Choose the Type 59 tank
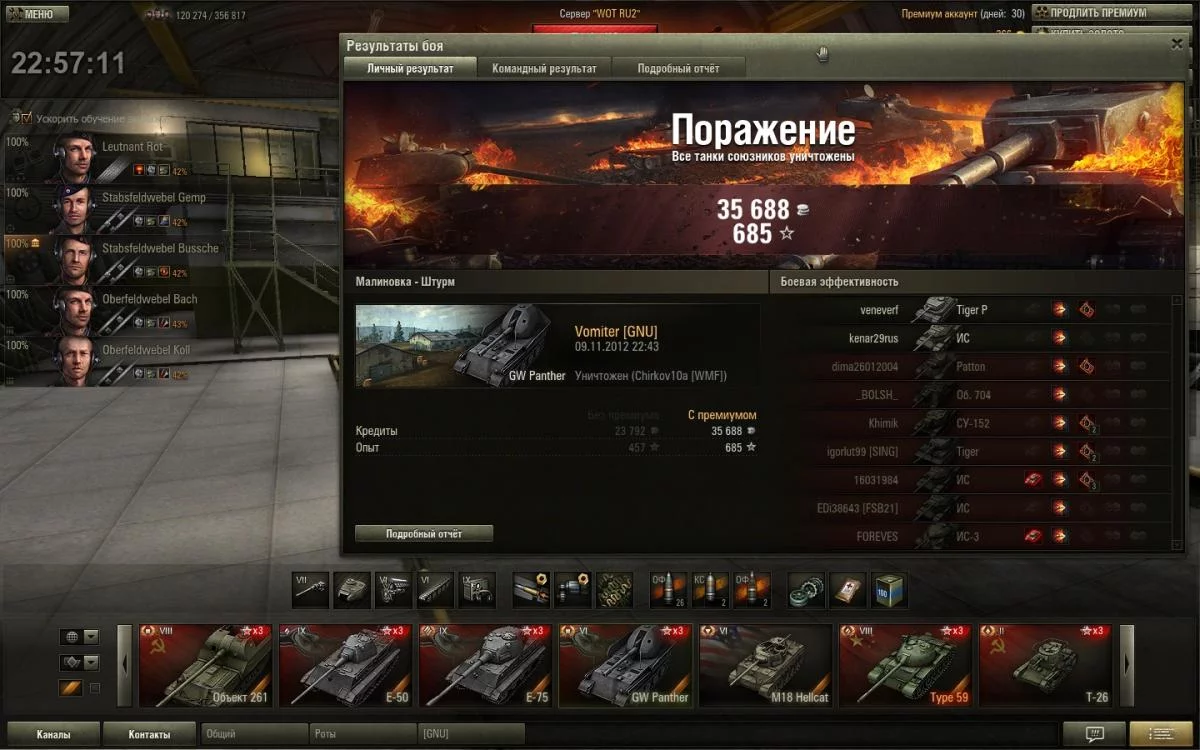Screen dimensions: 1200x750 [x=905, y=665]
